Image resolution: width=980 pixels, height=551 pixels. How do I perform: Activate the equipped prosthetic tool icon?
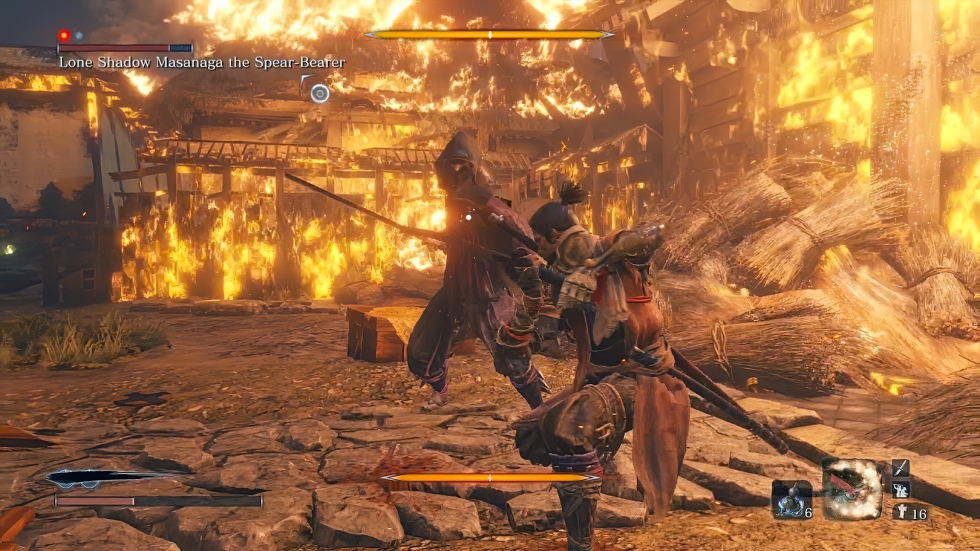tap(852, 489)
